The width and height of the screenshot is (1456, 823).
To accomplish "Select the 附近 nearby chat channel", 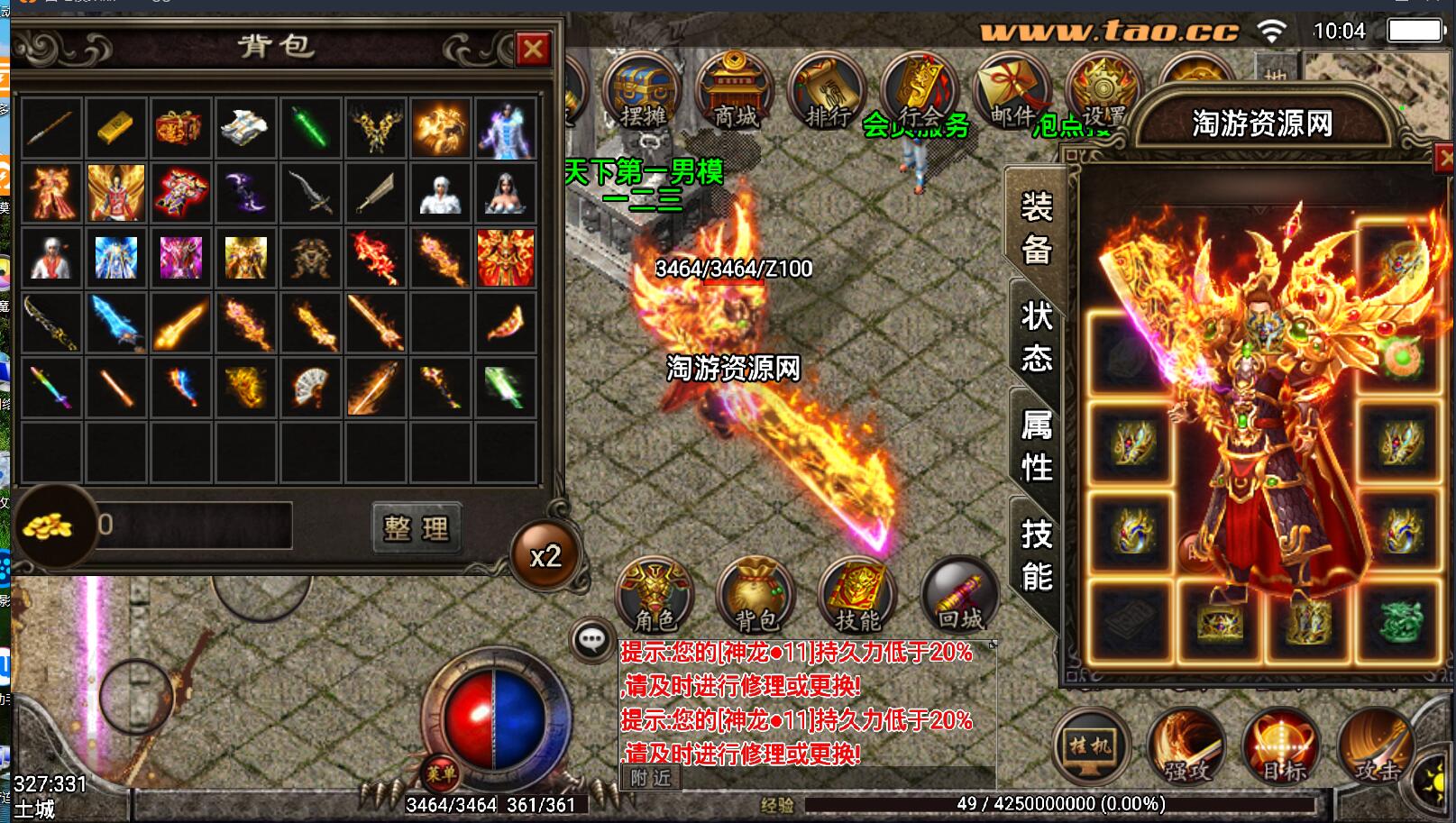I will (650, 777).
